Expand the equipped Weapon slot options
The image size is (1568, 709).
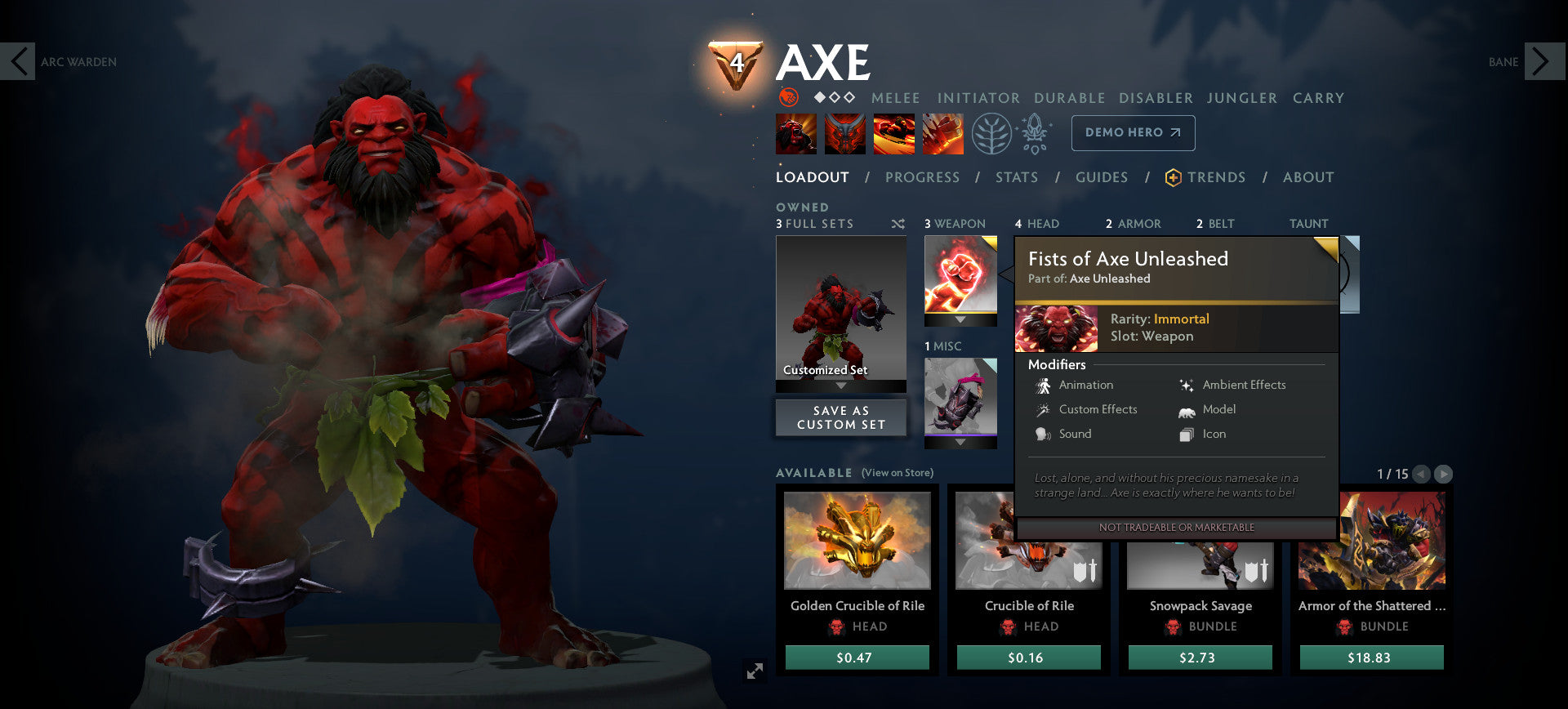point(960,319)
